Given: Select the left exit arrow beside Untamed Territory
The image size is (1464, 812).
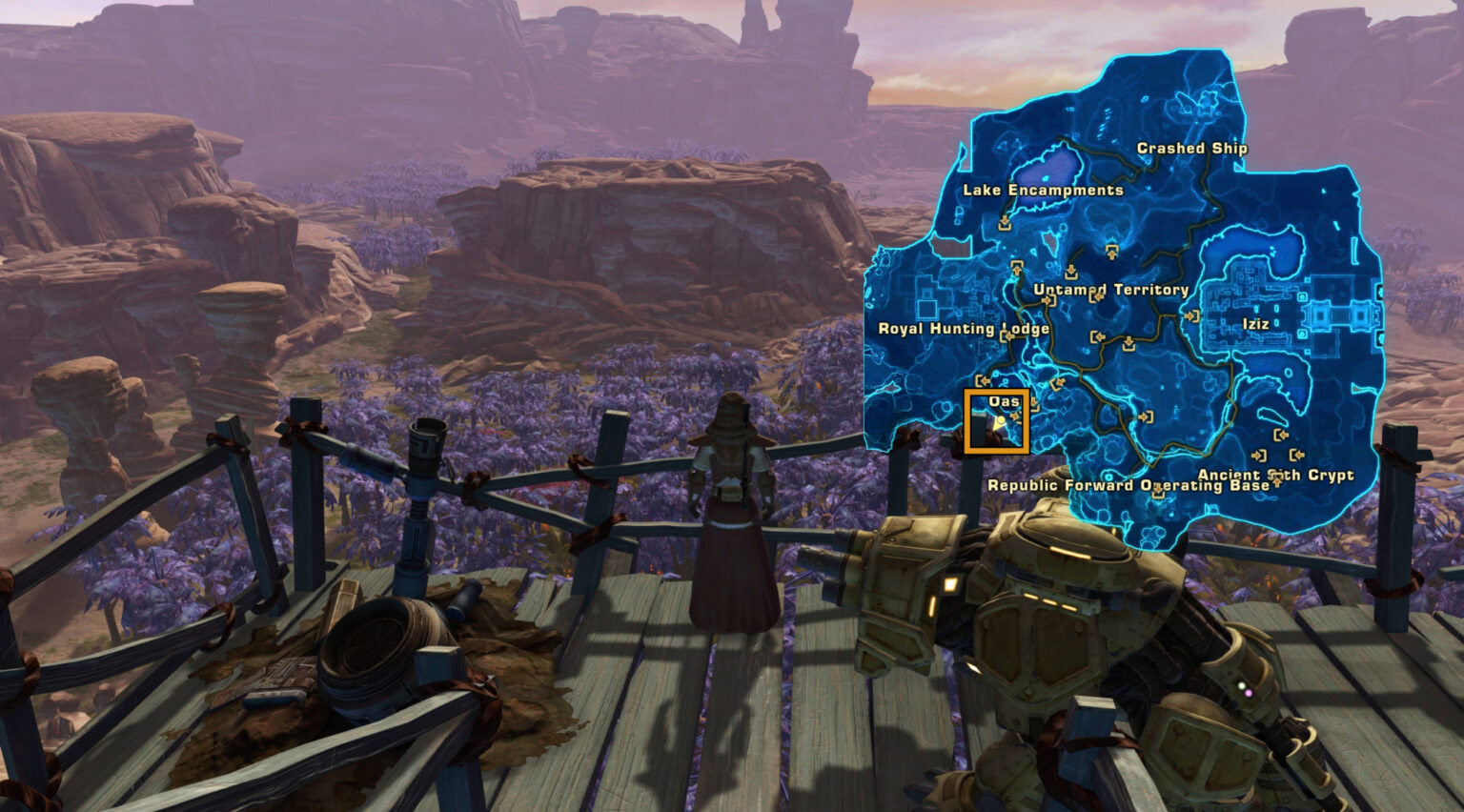Looking at the screenshot, I should pyautogui.click(x=1096, y=297).
